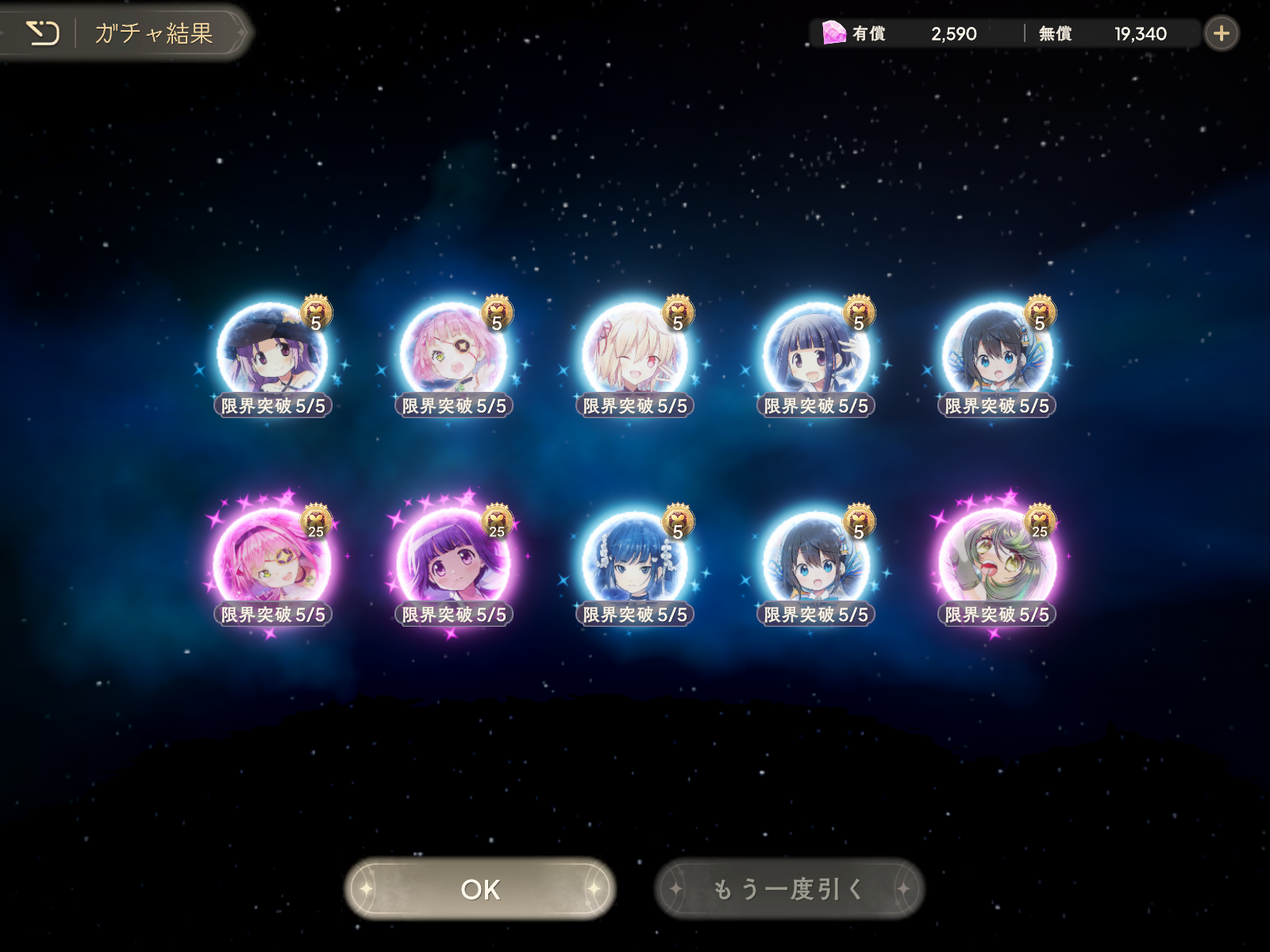
Task: View the waving dark-blue-haired girl result
Action: click(815, 355)
